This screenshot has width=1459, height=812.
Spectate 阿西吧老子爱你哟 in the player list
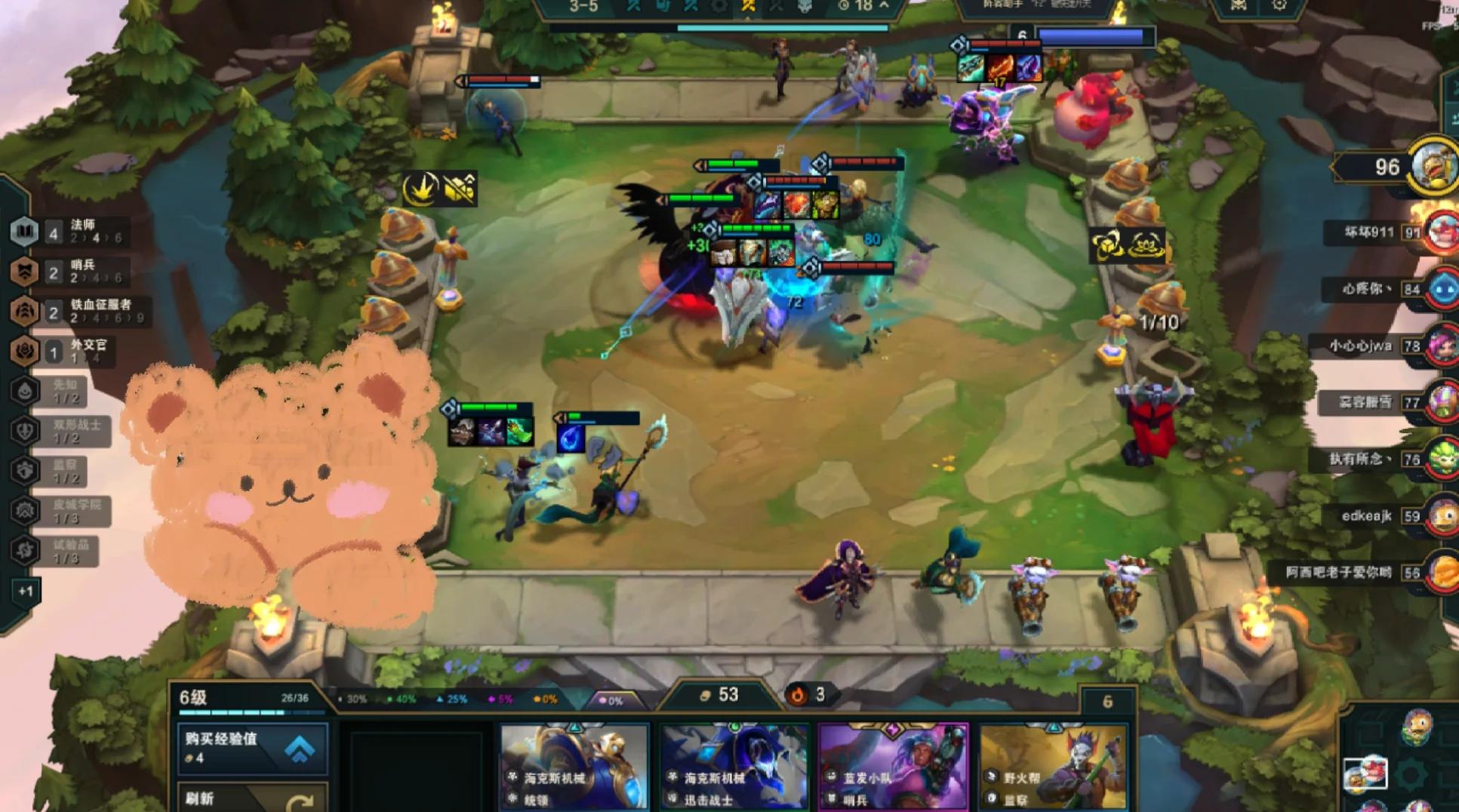click(1440, 573)
